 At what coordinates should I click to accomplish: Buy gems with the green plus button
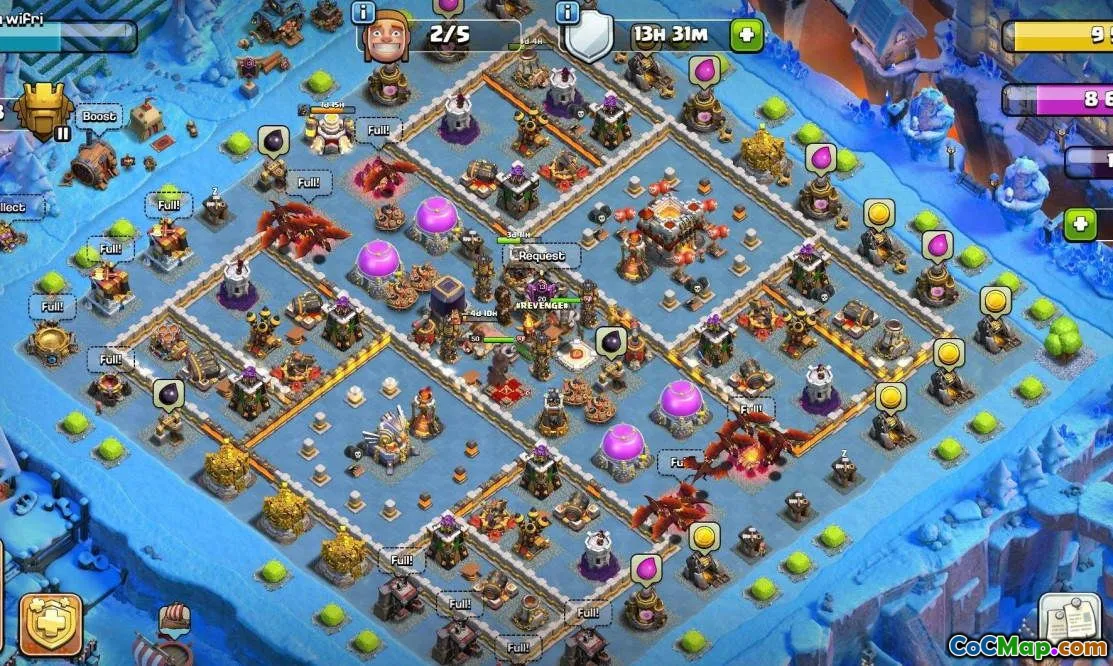(1080, 224)
